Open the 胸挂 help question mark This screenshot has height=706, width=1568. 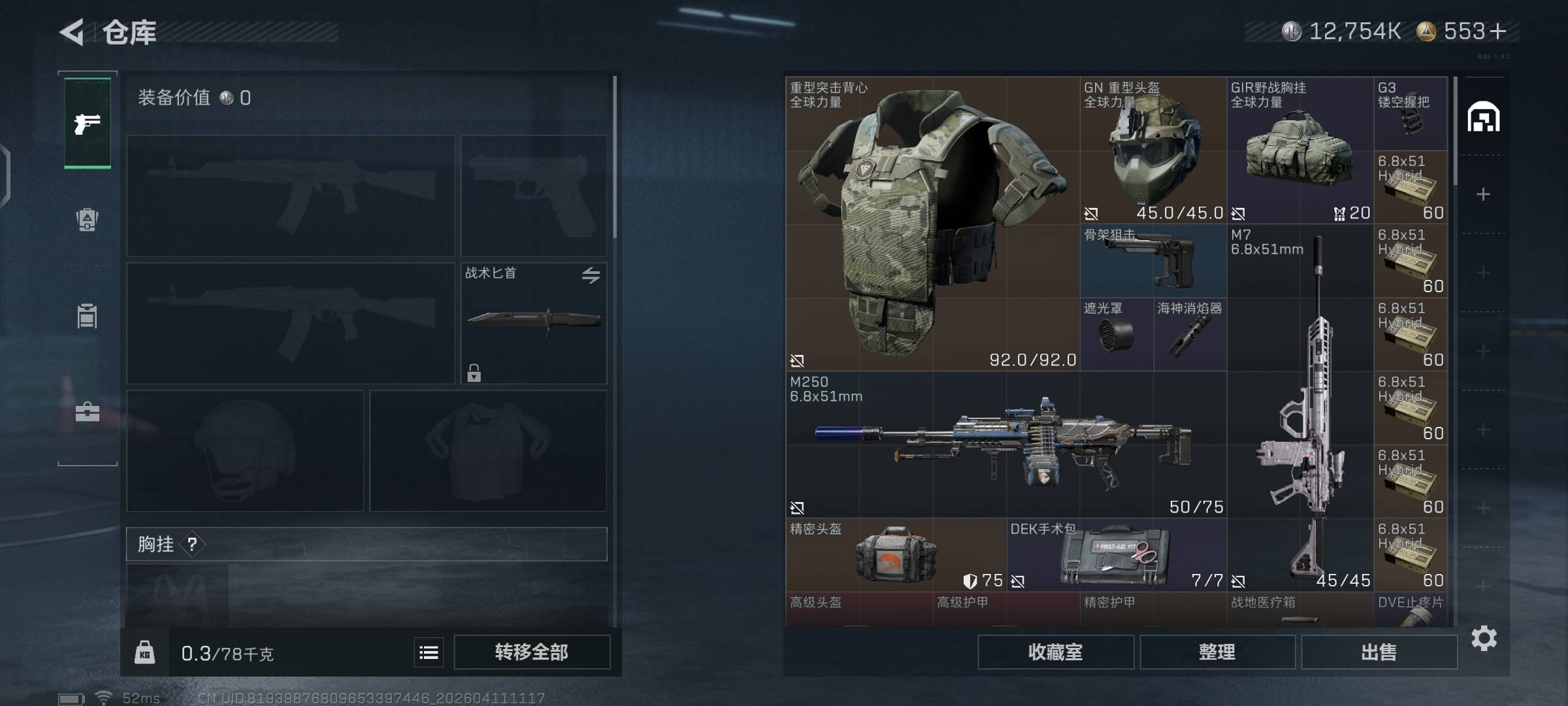point(192,544)
